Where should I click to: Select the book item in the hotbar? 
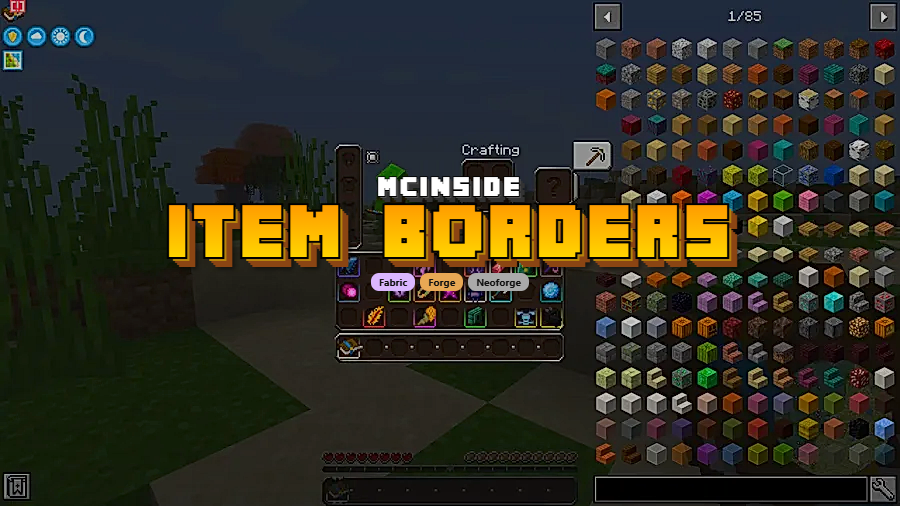pyautogui.click(x=349, y=347)
